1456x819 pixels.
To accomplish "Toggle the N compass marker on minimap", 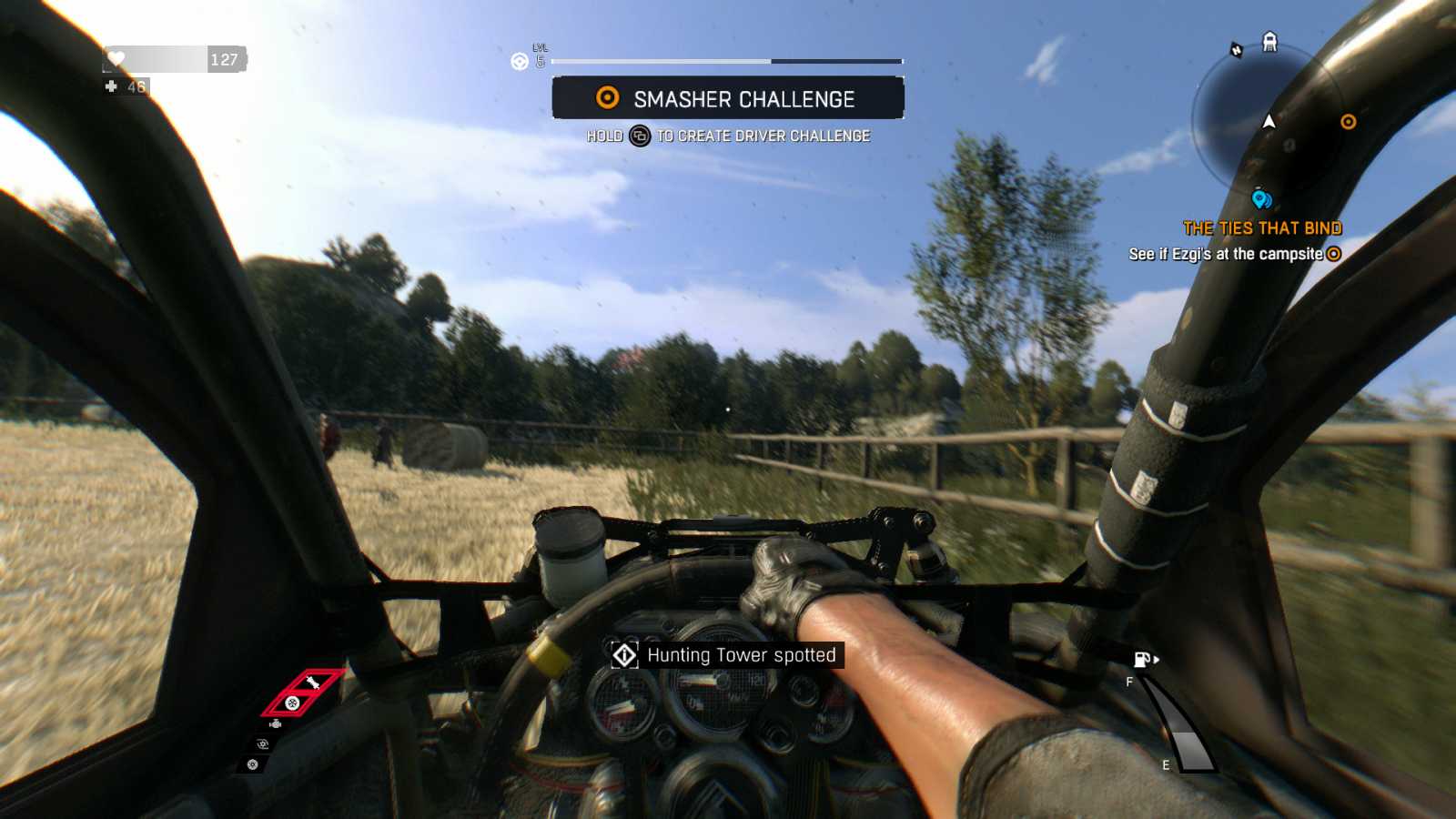I will (x=1237, y=48).
